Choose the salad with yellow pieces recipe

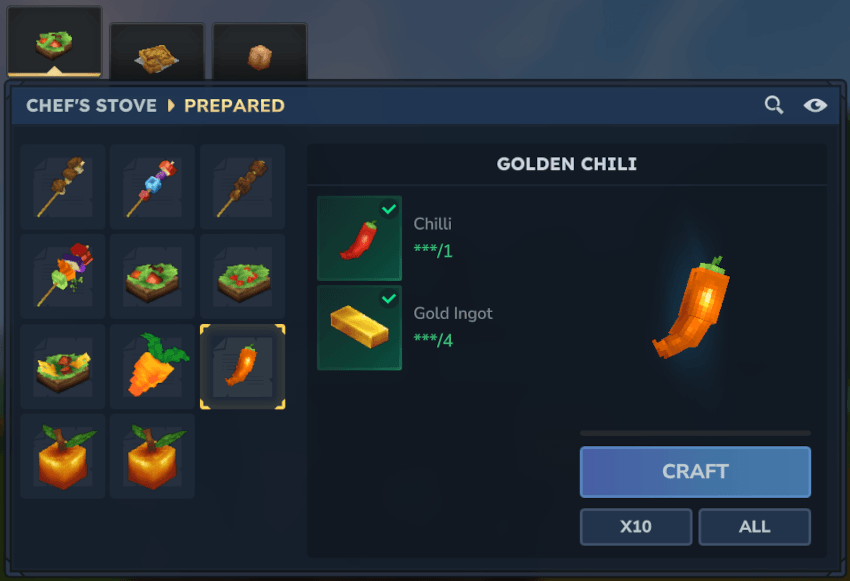pos(63,366)
